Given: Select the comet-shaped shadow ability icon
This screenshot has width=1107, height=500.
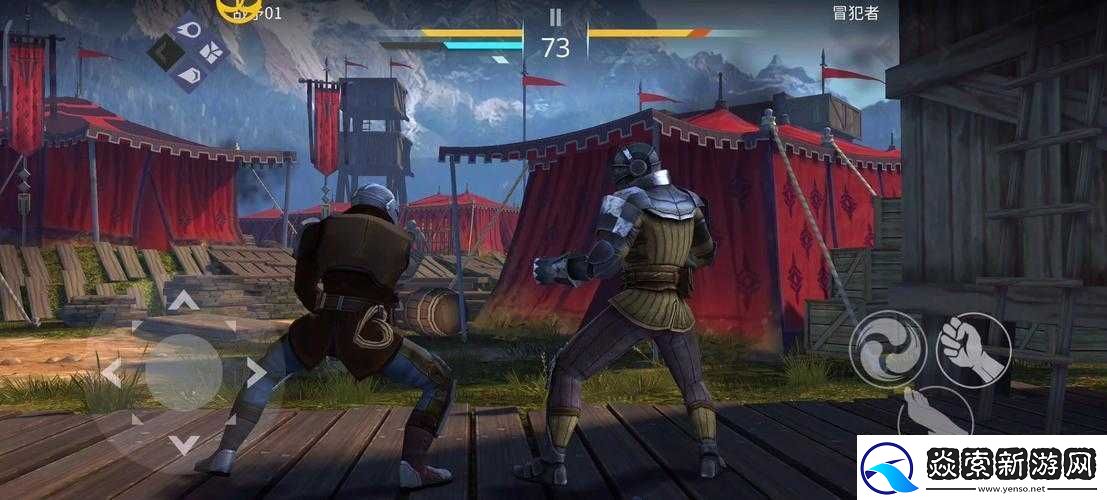Looking at the screenshot, I should click(190, 28).
